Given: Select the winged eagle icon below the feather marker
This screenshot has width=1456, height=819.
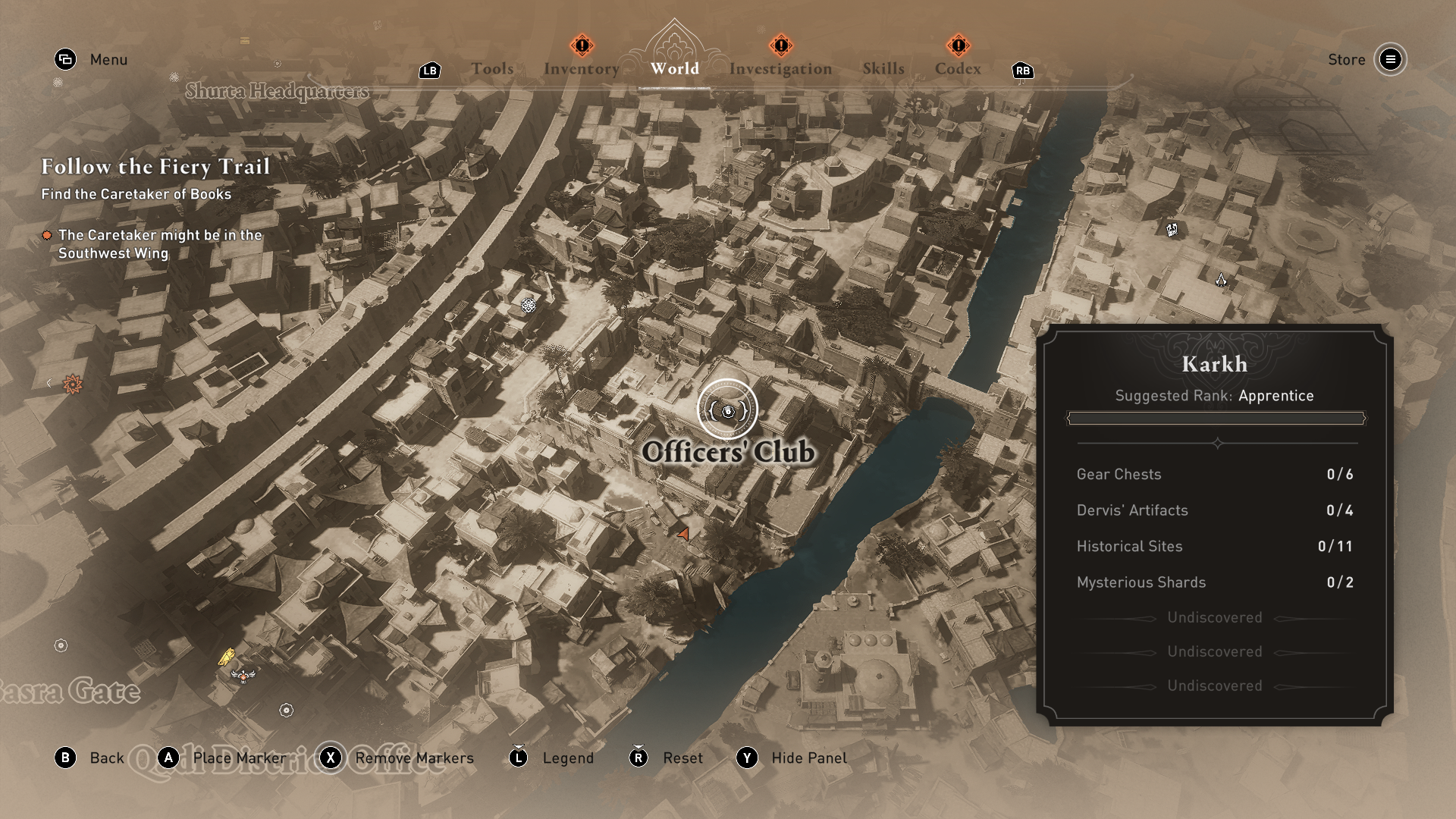Looking at the screenshot, I should [243, 676].
